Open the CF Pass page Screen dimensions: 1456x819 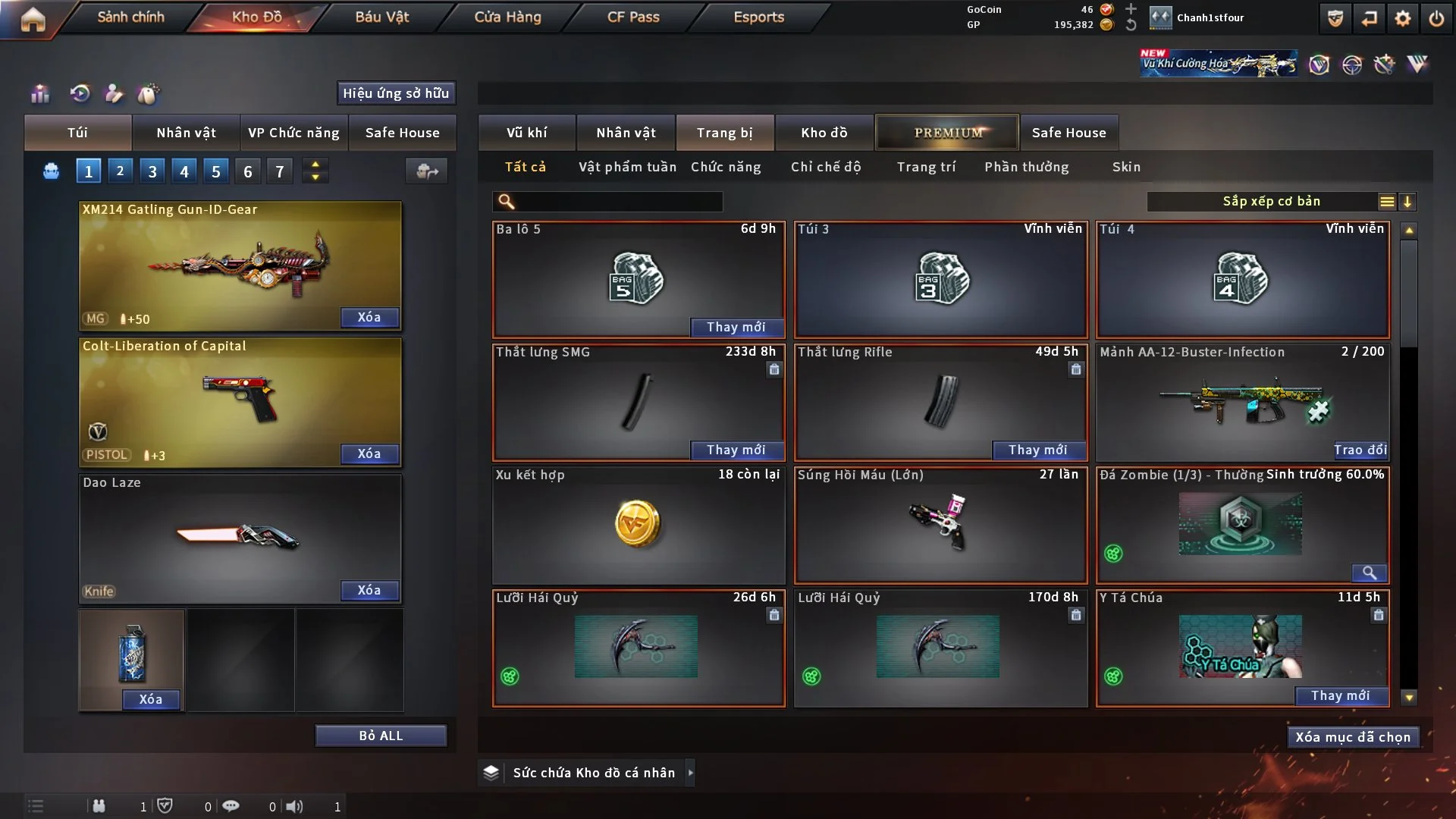[633, 17]
